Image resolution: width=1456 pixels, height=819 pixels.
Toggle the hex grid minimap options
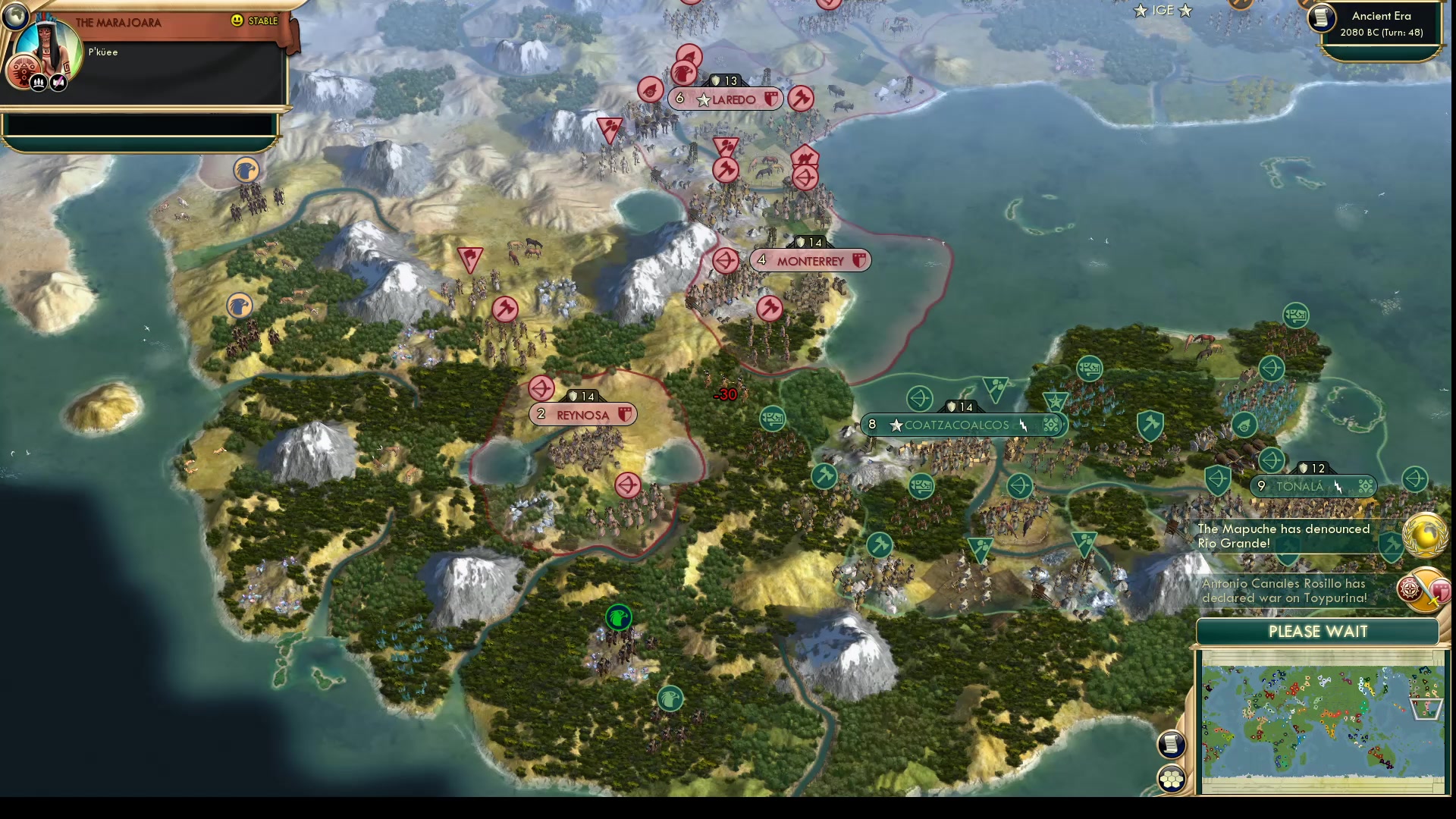tap(1171, 779)
